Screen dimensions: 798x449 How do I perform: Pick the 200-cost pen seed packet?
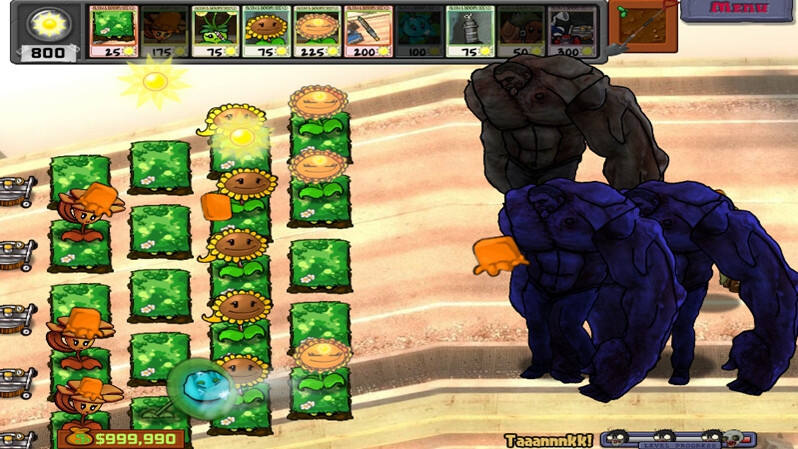coord(368,31)
